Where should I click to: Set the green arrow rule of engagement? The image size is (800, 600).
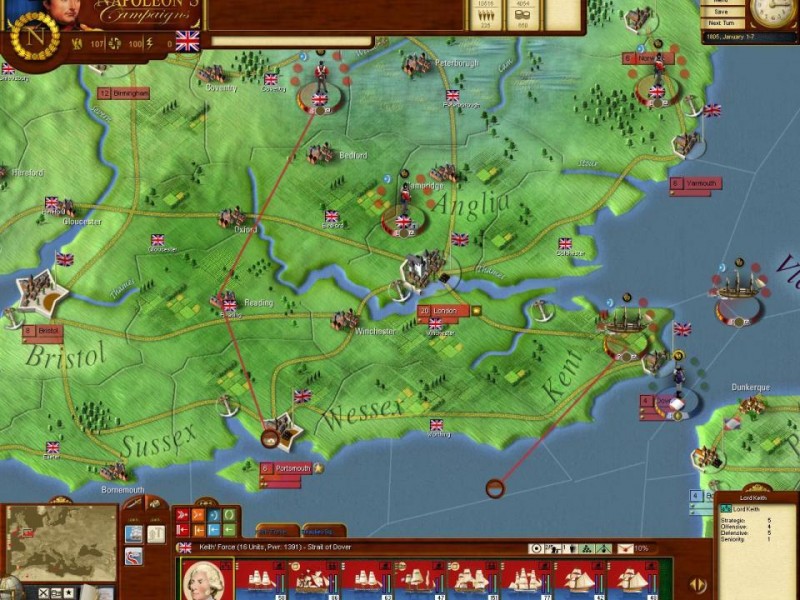[229, 530]
